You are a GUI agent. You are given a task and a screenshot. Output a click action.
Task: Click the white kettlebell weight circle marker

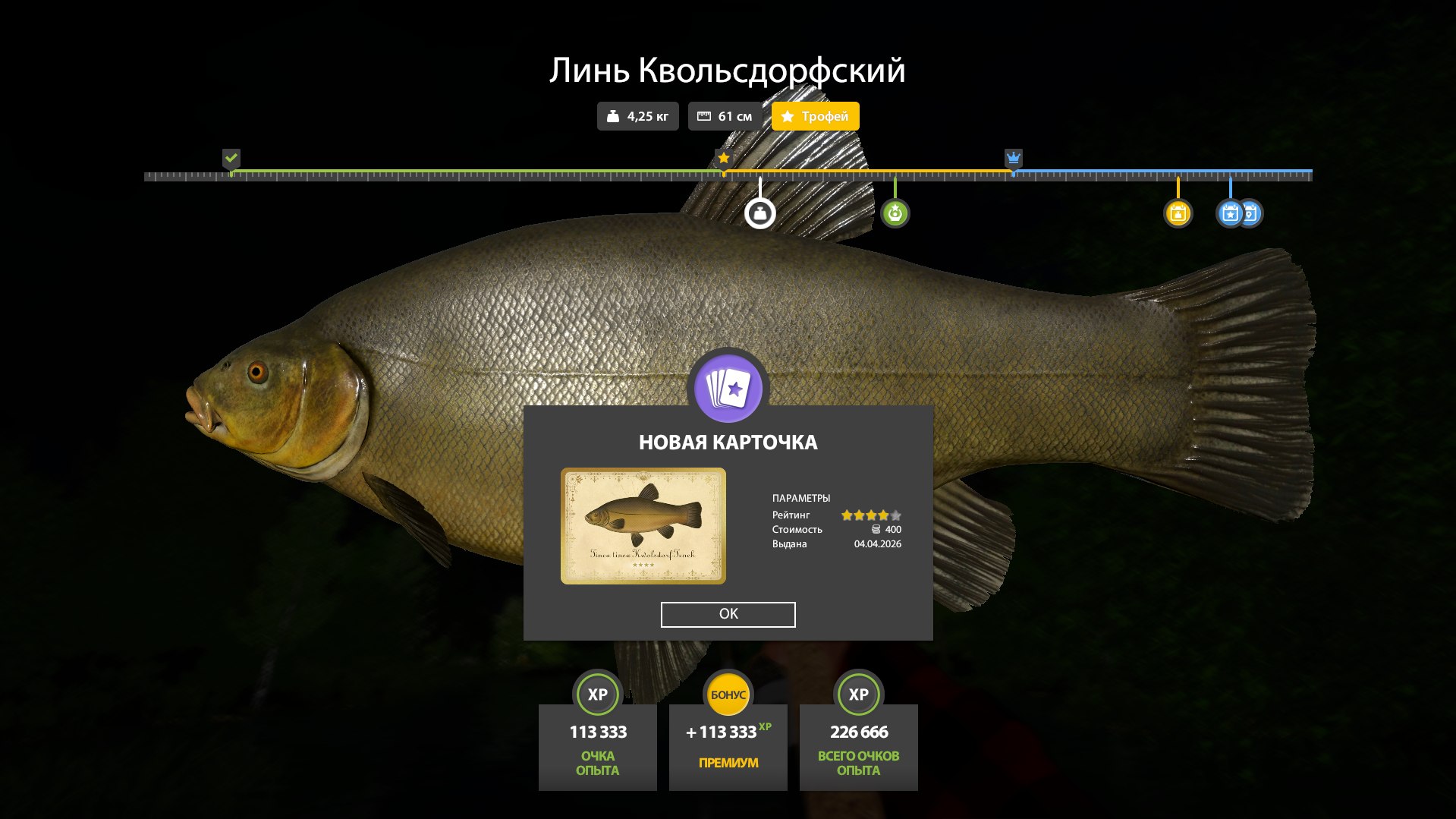761,213
